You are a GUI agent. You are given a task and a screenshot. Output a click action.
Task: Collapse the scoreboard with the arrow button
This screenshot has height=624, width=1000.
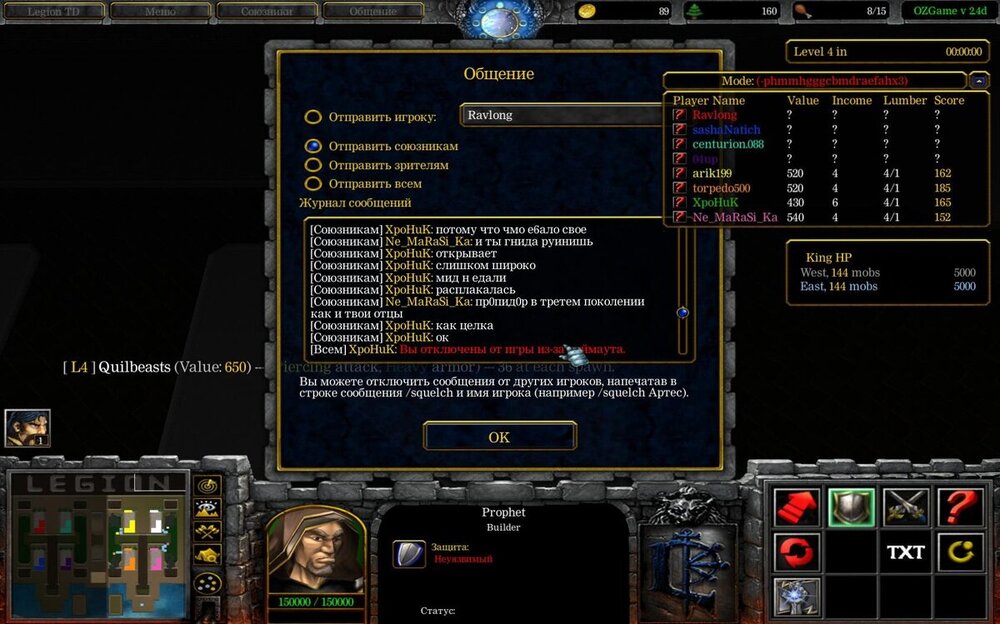tap(980, 80)
